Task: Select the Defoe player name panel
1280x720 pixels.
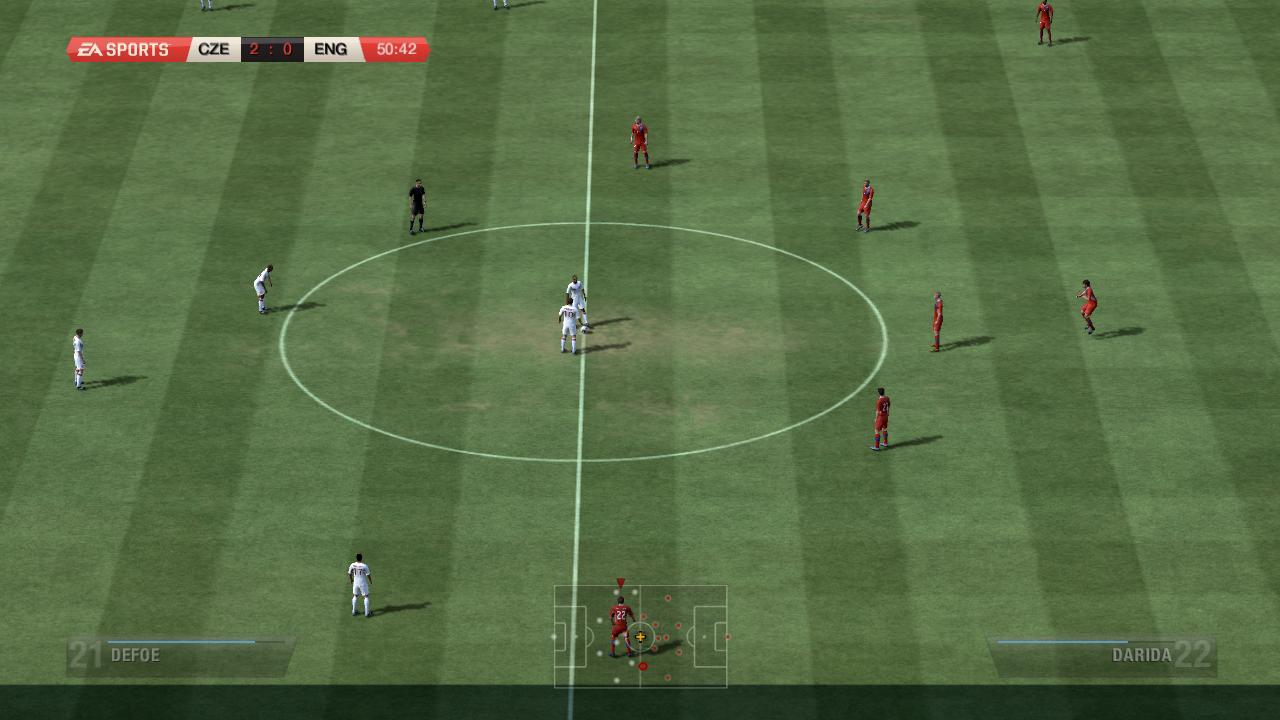Action: tap(180, 656)
